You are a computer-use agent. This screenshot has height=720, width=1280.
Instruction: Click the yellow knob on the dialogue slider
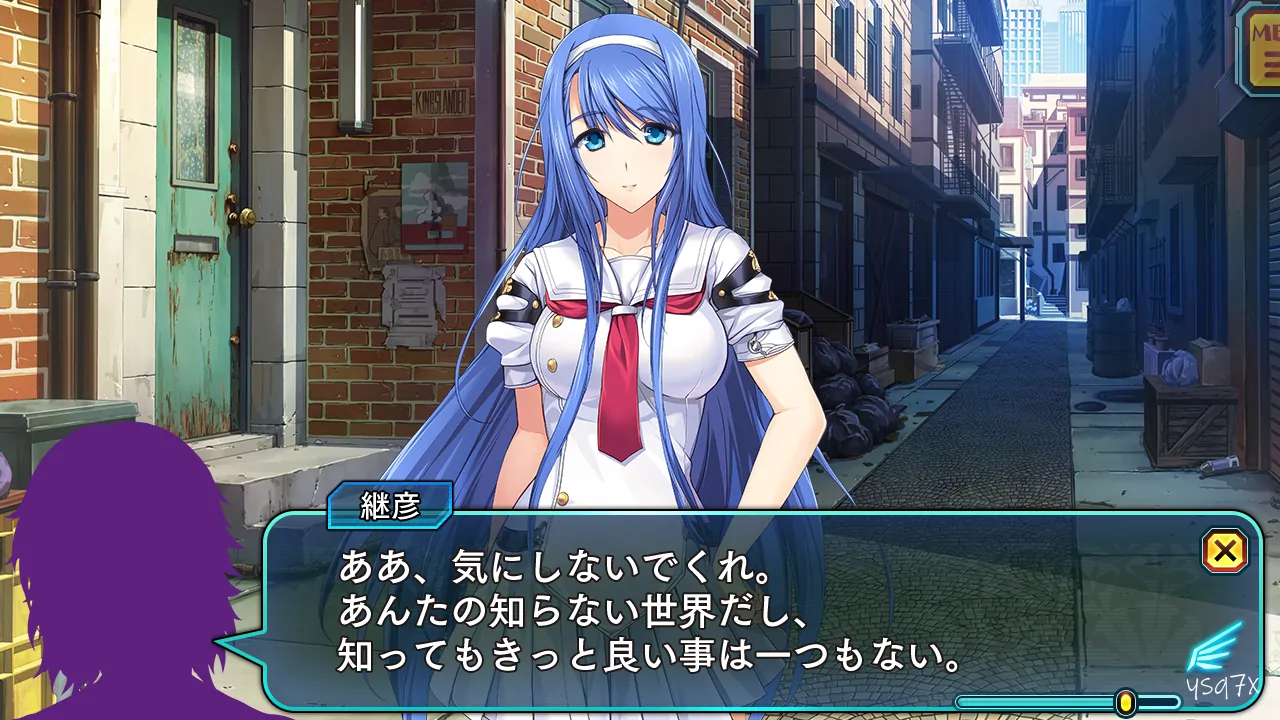(x=1126, y=702)
